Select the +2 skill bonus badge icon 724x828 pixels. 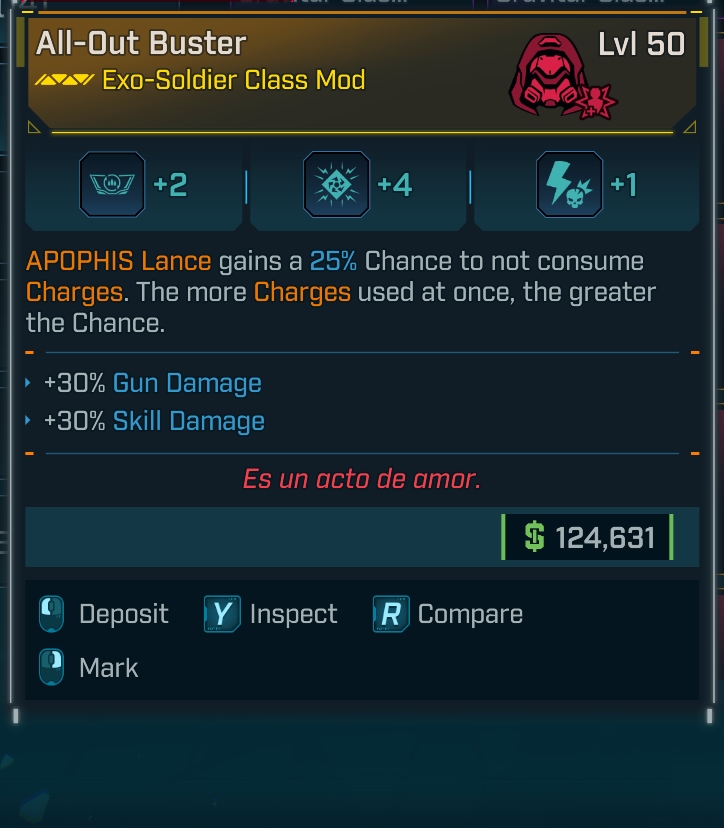pyautogui.click(x=112, y=185)
